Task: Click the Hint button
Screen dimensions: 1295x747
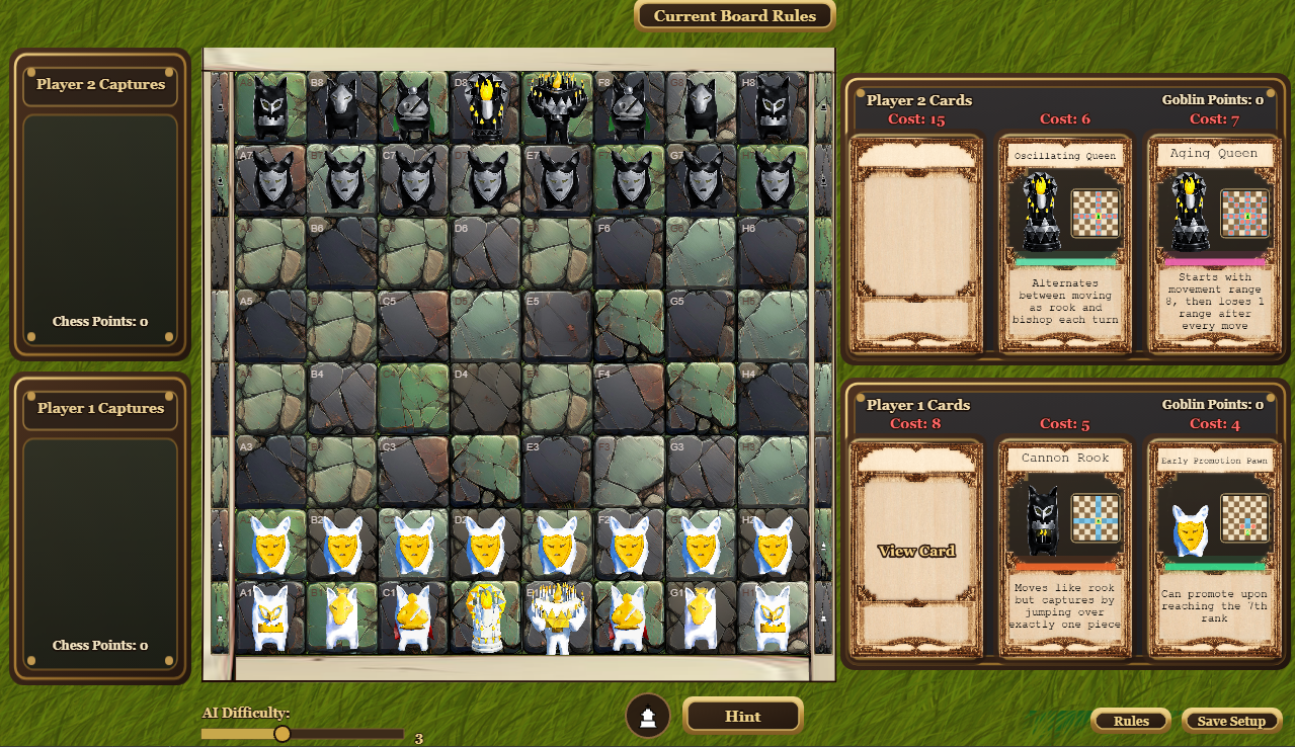Action: 743,716
